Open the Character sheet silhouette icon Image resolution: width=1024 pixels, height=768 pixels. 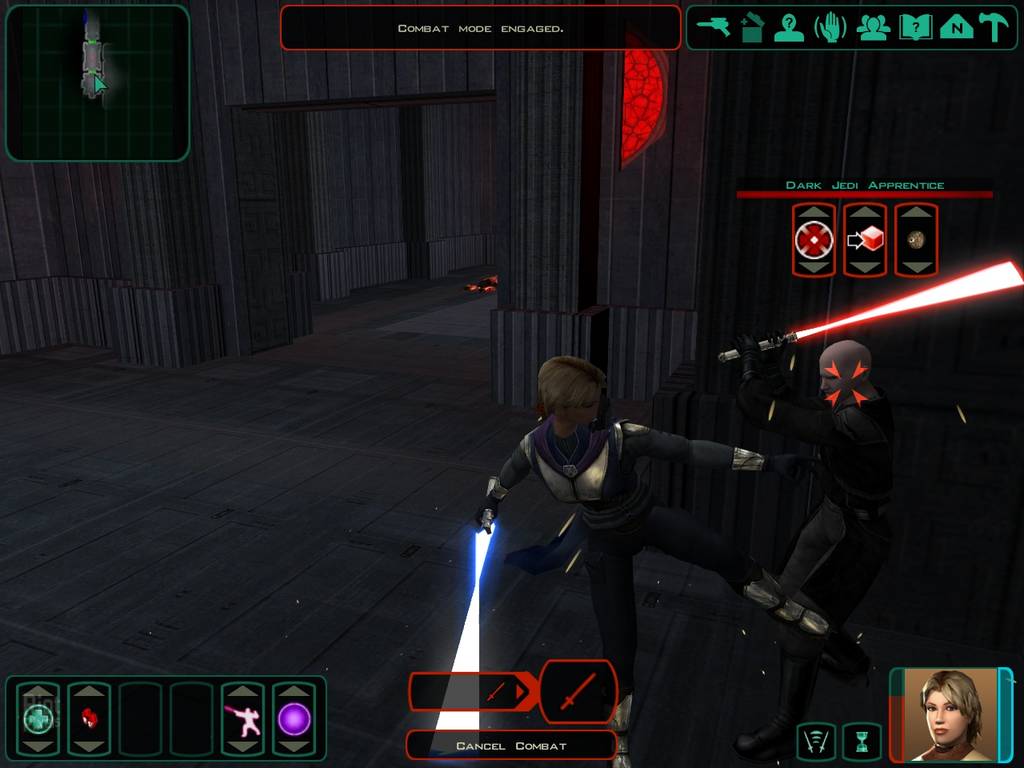(x=790, y=27)
